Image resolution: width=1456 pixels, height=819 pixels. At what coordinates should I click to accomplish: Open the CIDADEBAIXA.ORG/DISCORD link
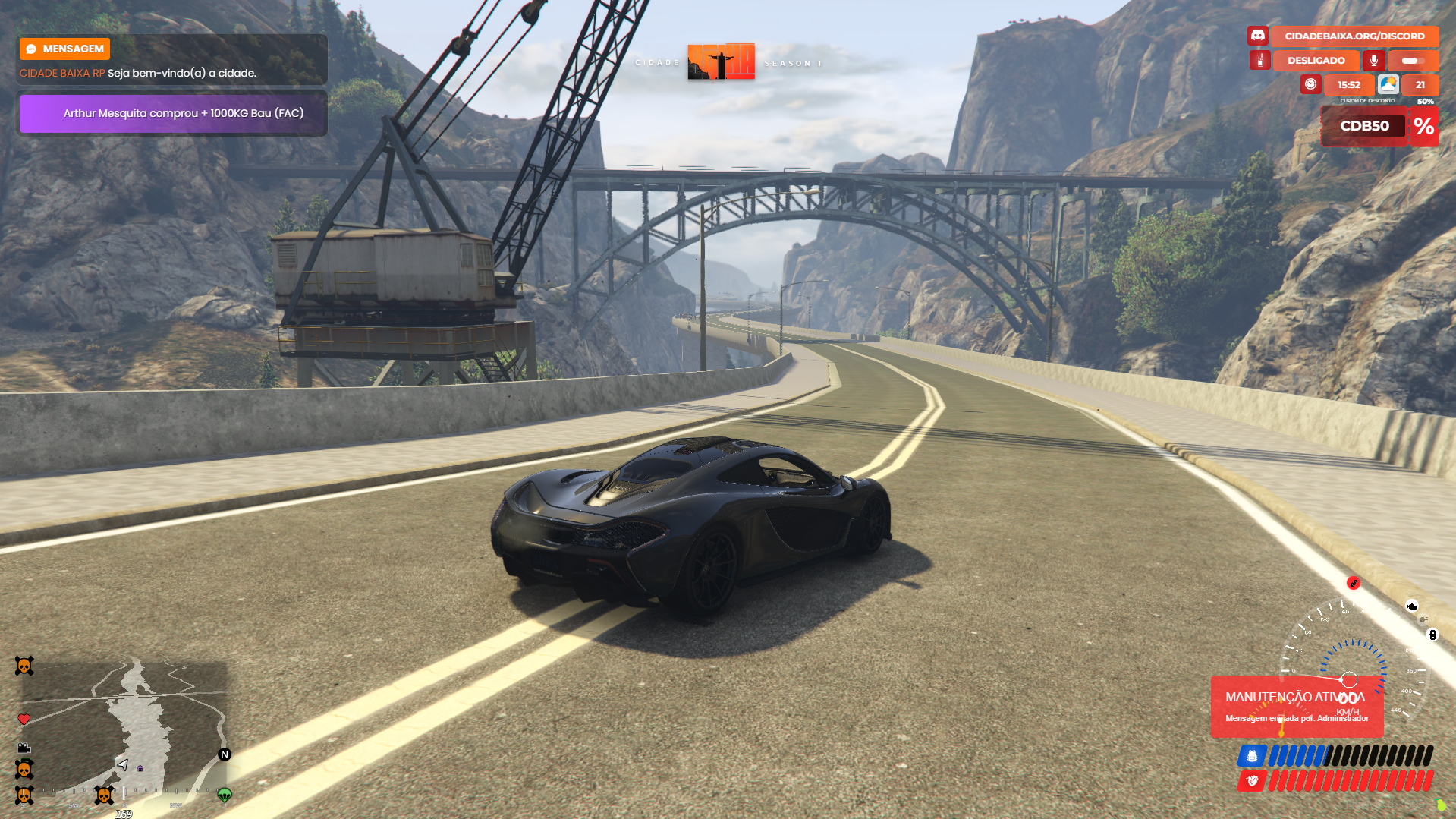click(1354, 36)
